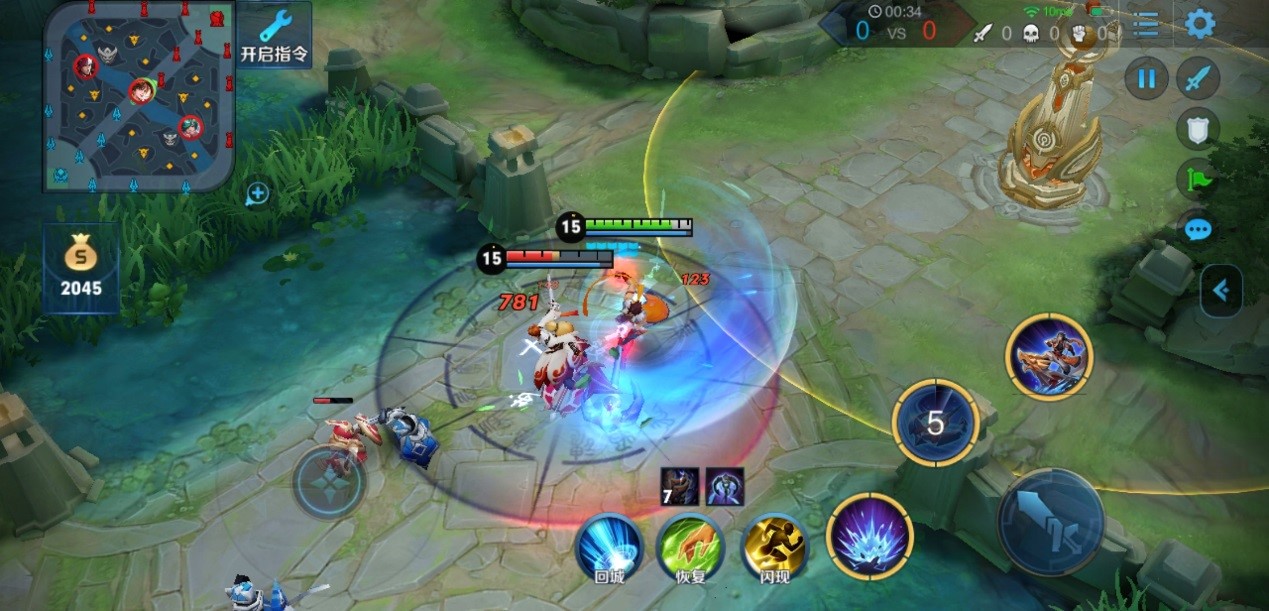Tap the green flag signal icon
The image size is (1269, 611).
click(1197, 178)
